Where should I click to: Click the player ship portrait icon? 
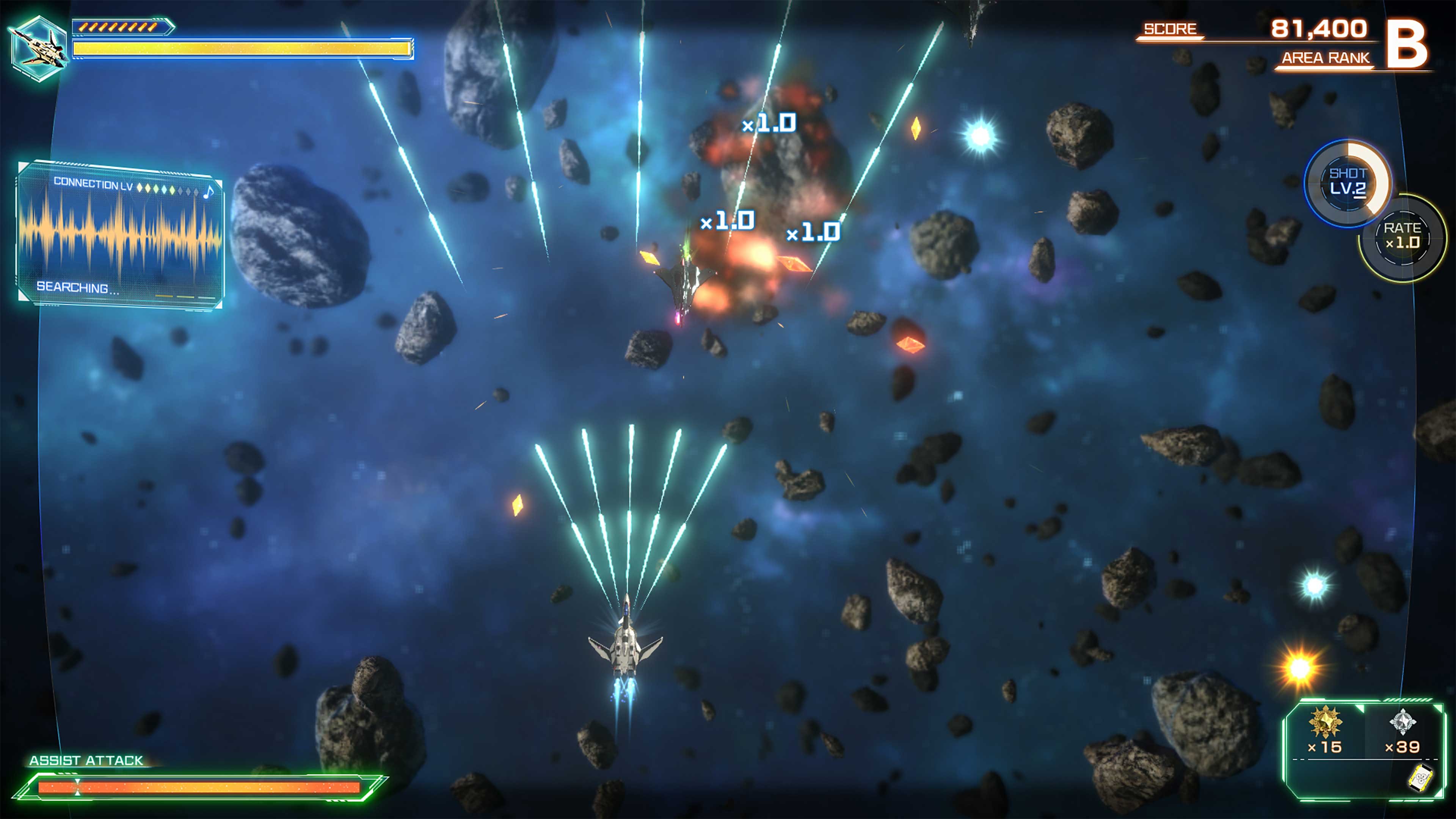click(x=38, y=49)
